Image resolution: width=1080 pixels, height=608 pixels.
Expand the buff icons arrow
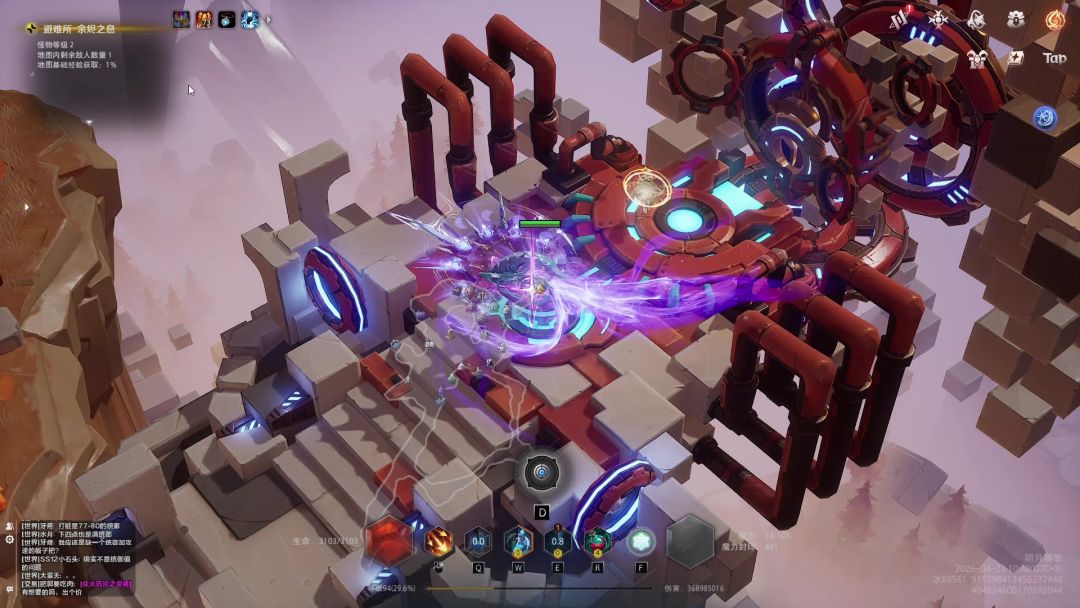pos(268,19)
